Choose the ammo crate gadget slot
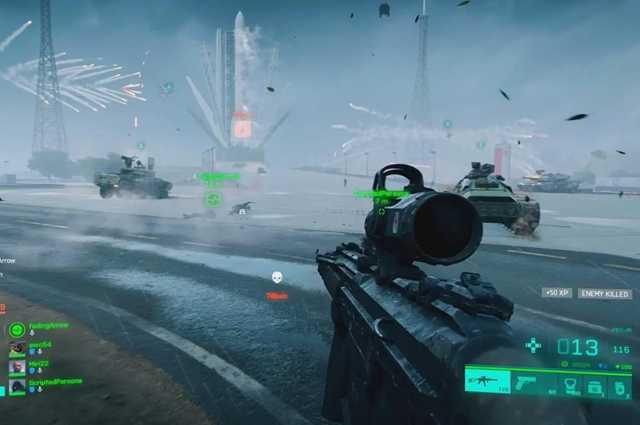Image resolution: width=640 pixels, height=425 pixels. (x=595, y=385)
